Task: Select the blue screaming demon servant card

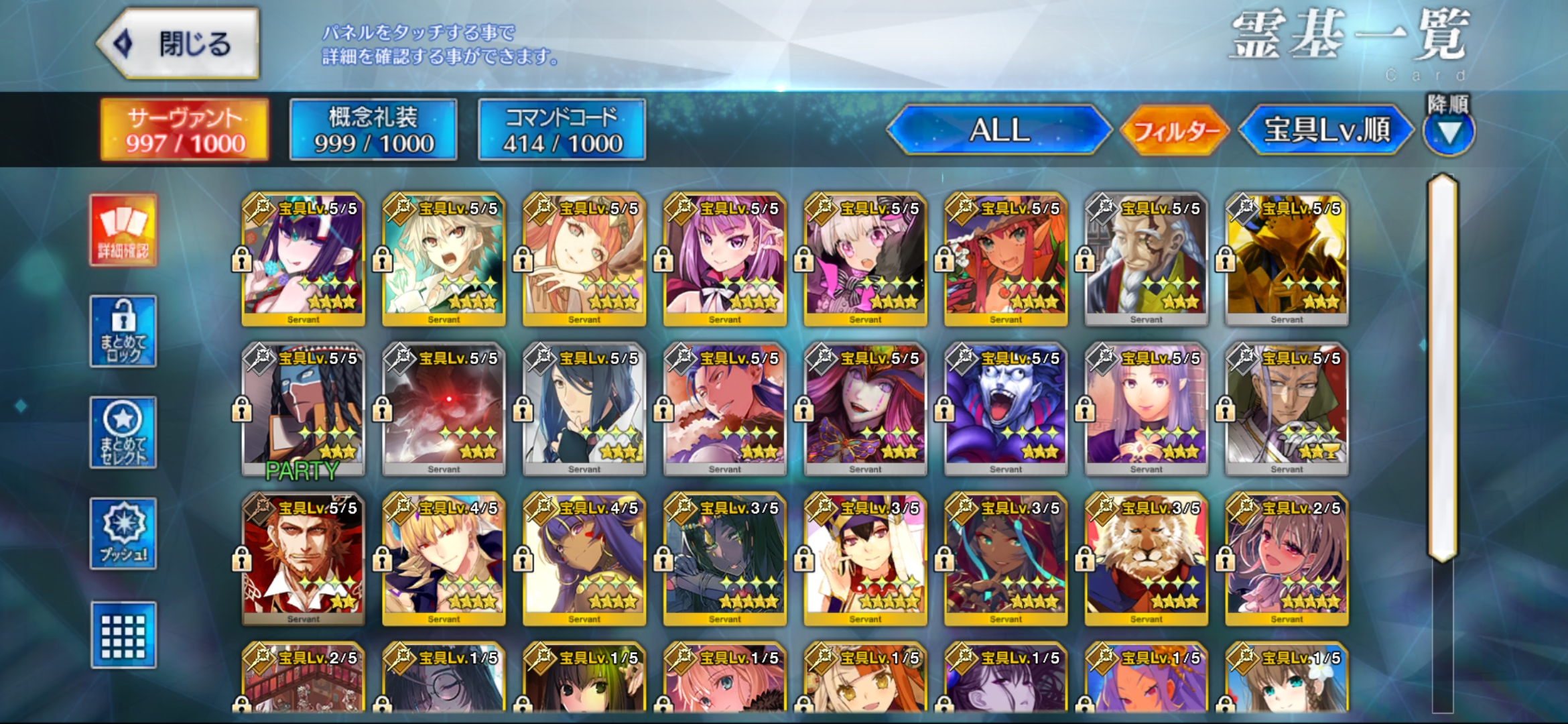Action: pos(1006,409)
